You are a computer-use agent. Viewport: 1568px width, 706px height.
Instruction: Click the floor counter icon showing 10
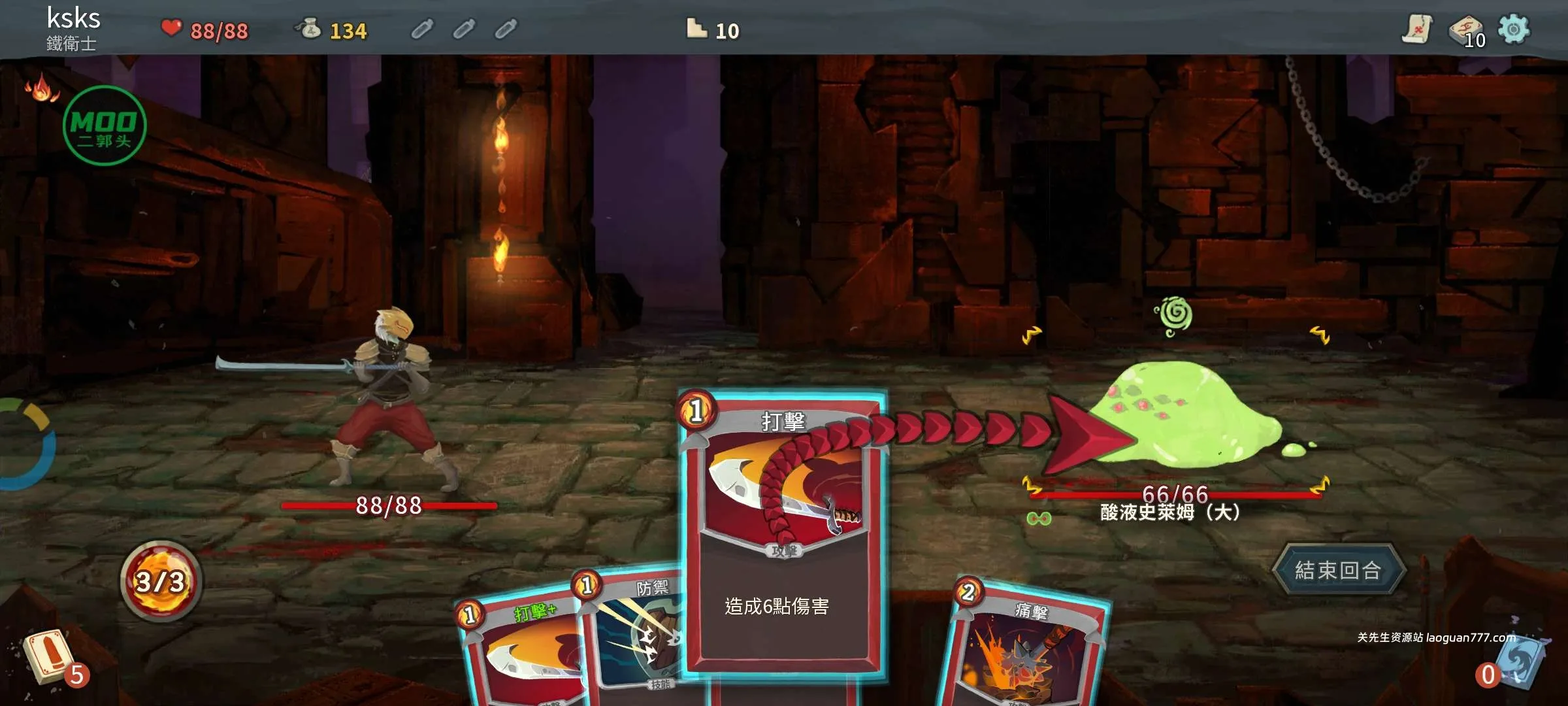pyautogui.click(x=696, y=29)
